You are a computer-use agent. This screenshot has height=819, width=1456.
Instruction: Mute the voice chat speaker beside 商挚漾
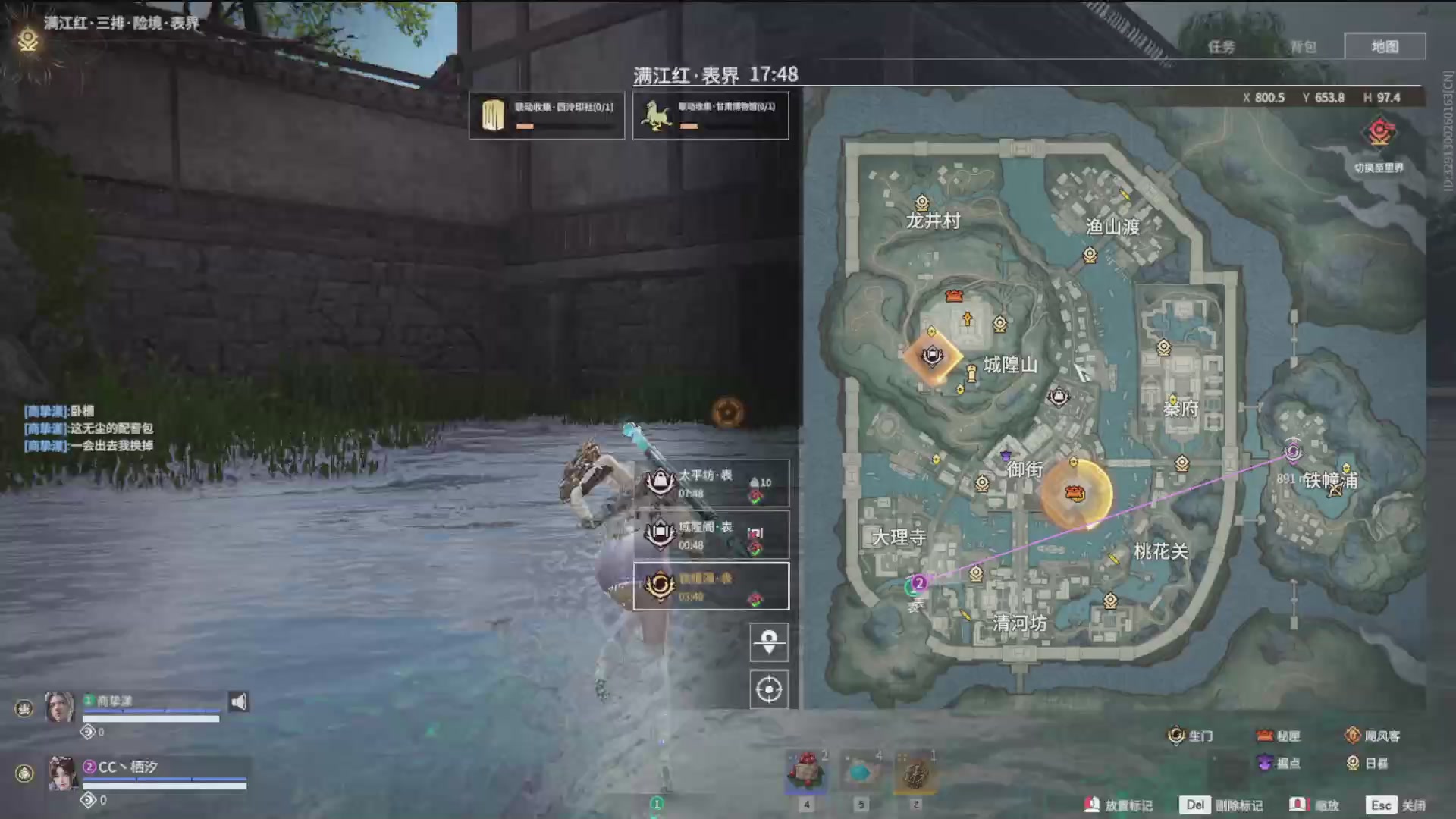tap(237, 701)
